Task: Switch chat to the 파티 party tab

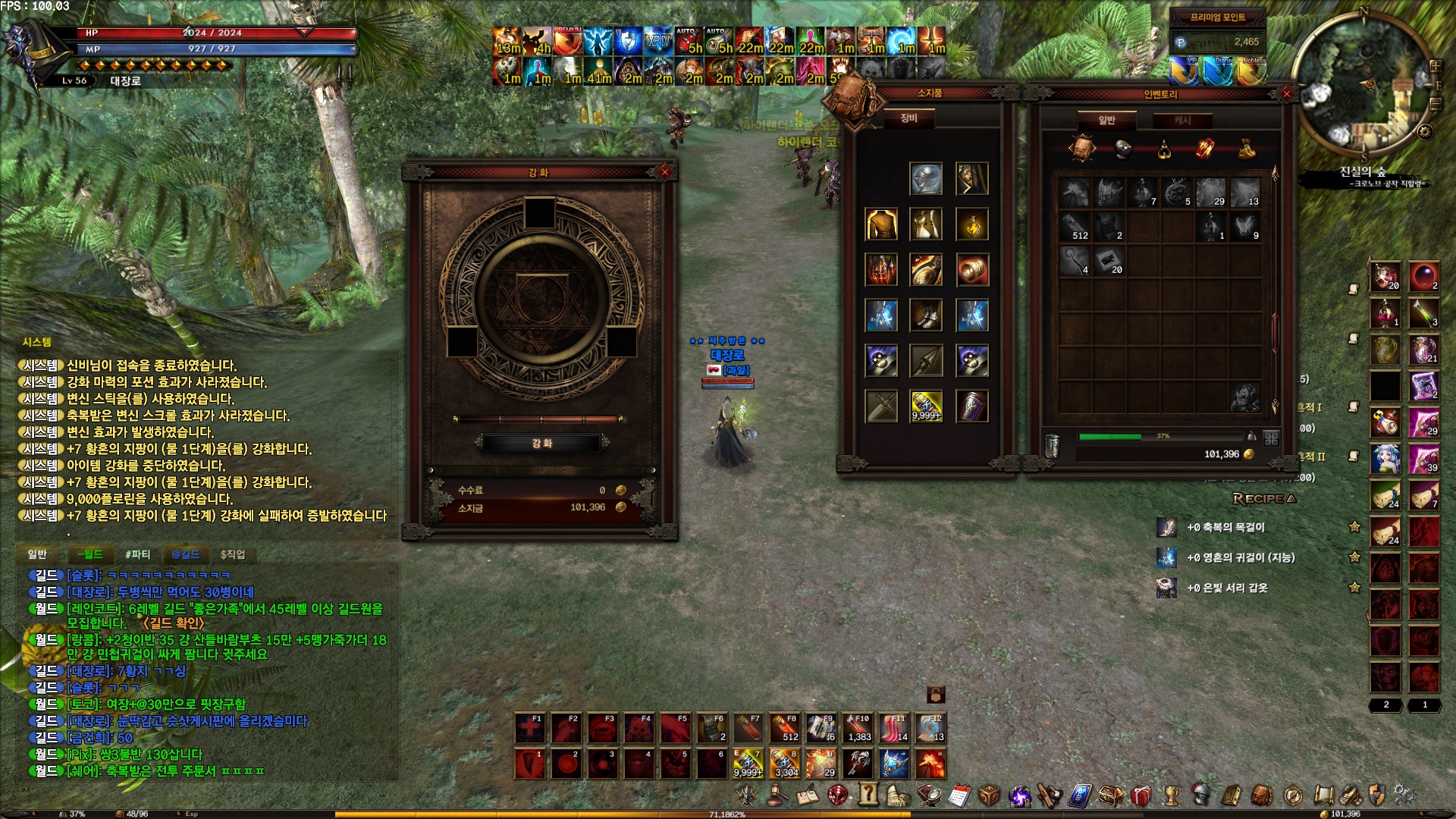Action: click(x=137, y=554)
